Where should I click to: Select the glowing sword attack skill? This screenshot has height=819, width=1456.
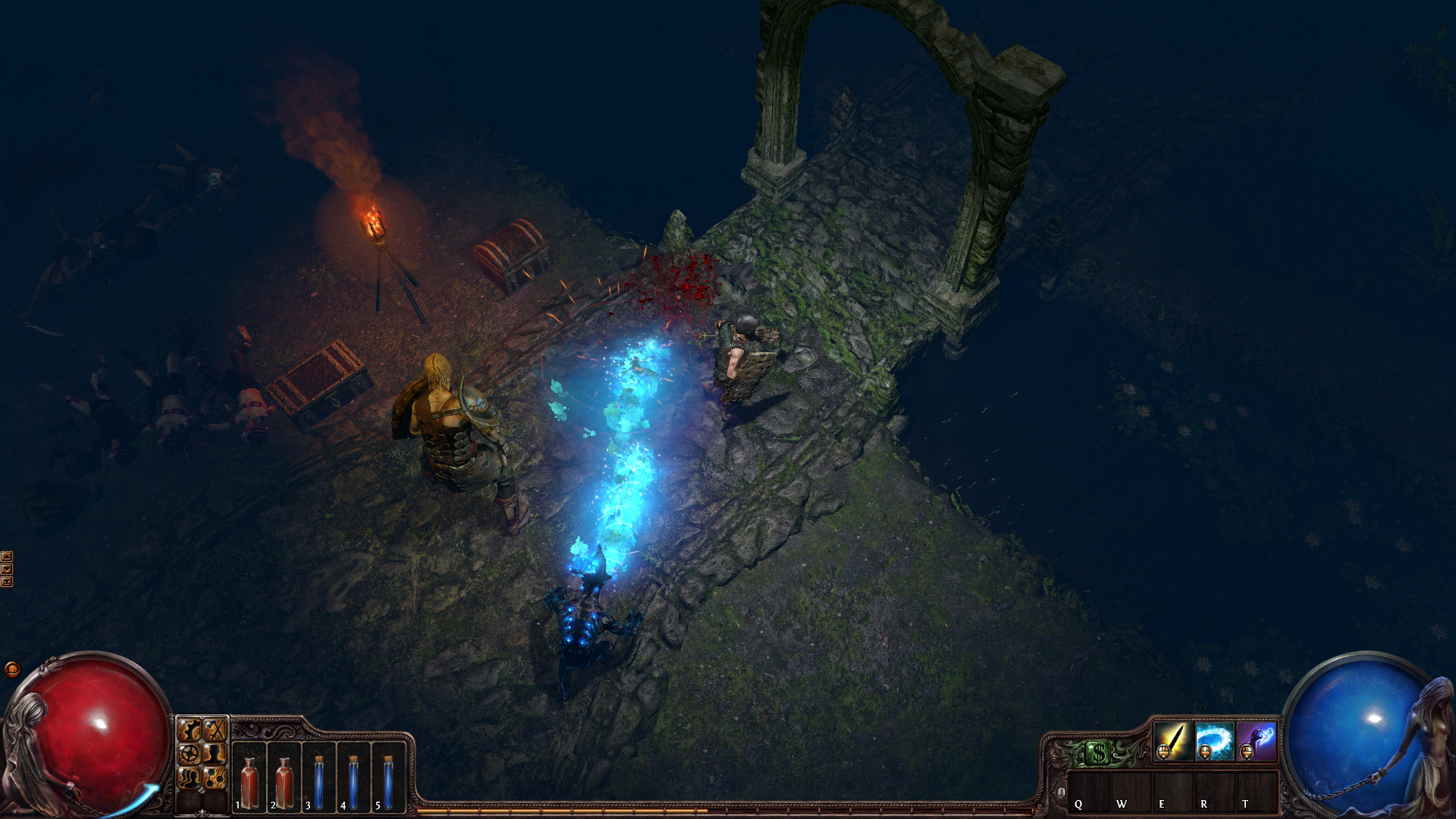pyautogui.click(x=1172, y=740)
